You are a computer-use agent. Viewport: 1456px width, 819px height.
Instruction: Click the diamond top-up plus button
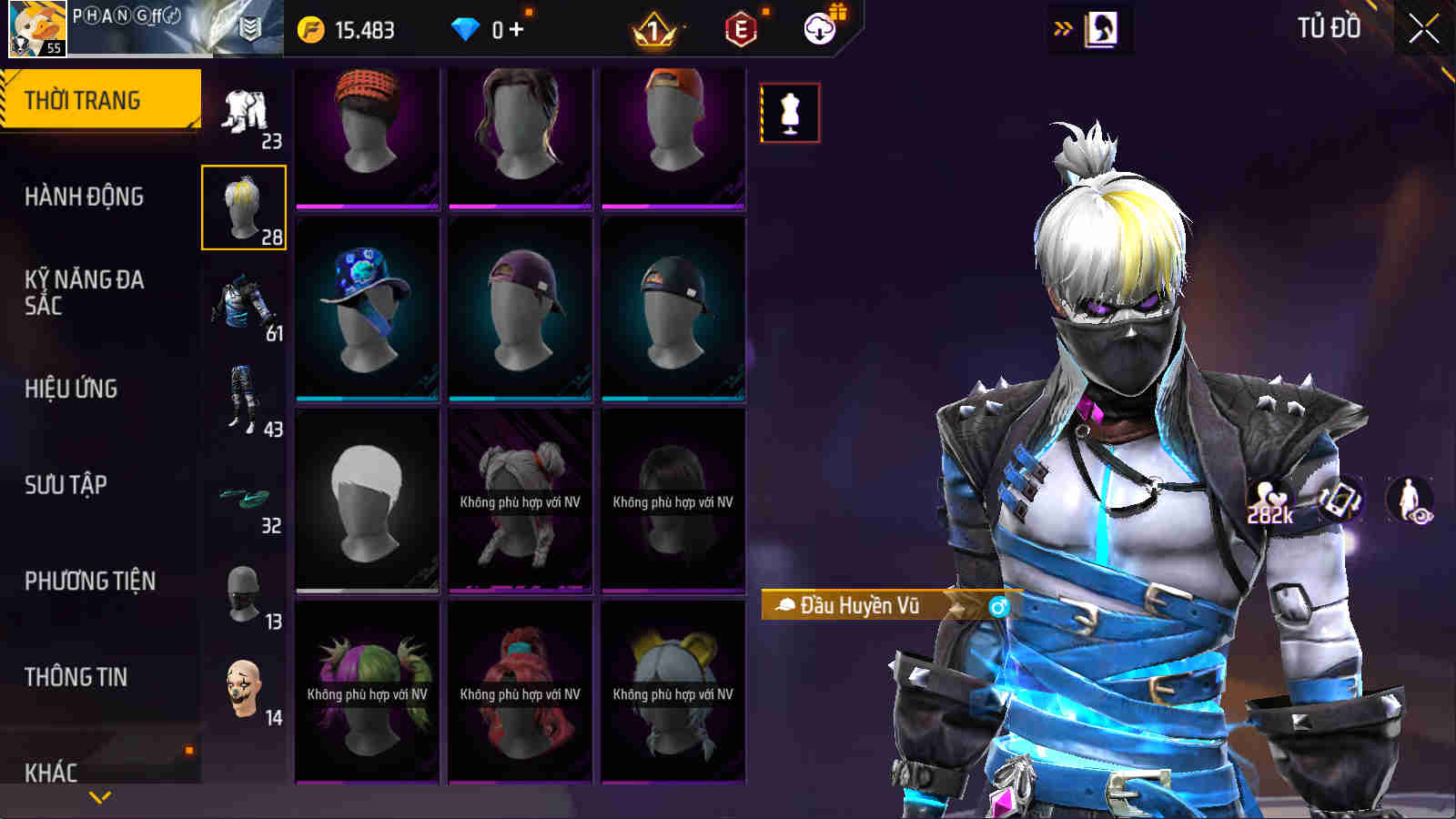[515, 28]
